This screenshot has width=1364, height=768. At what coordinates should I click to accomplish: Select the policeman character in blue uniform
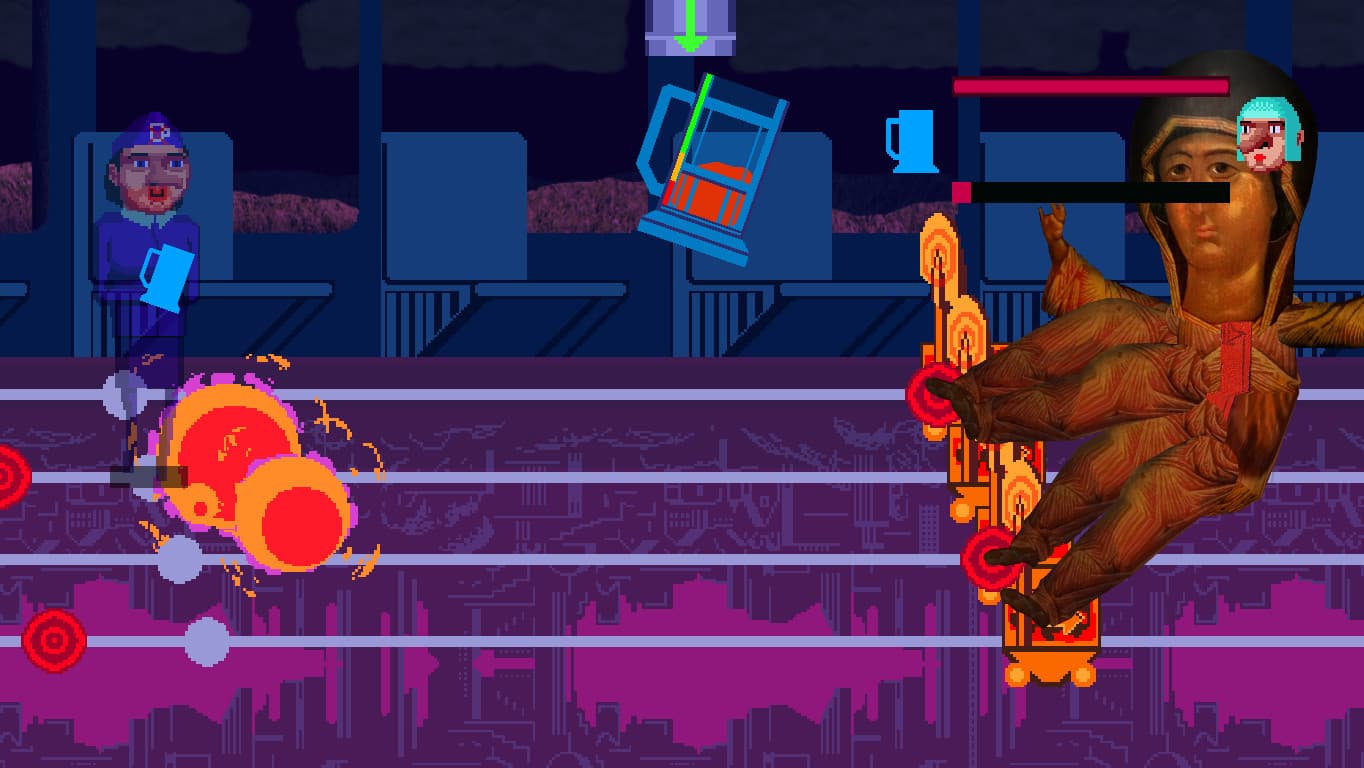[150, 230]
